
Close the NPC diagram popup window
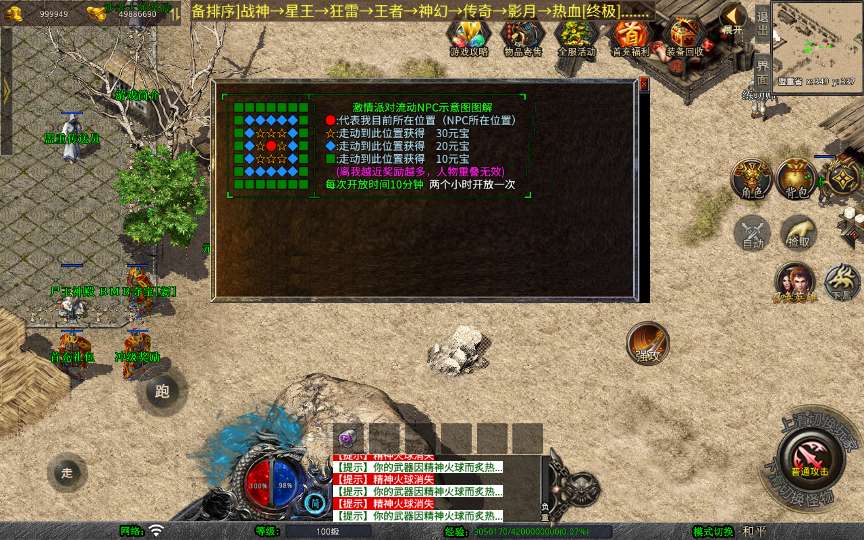644,84
